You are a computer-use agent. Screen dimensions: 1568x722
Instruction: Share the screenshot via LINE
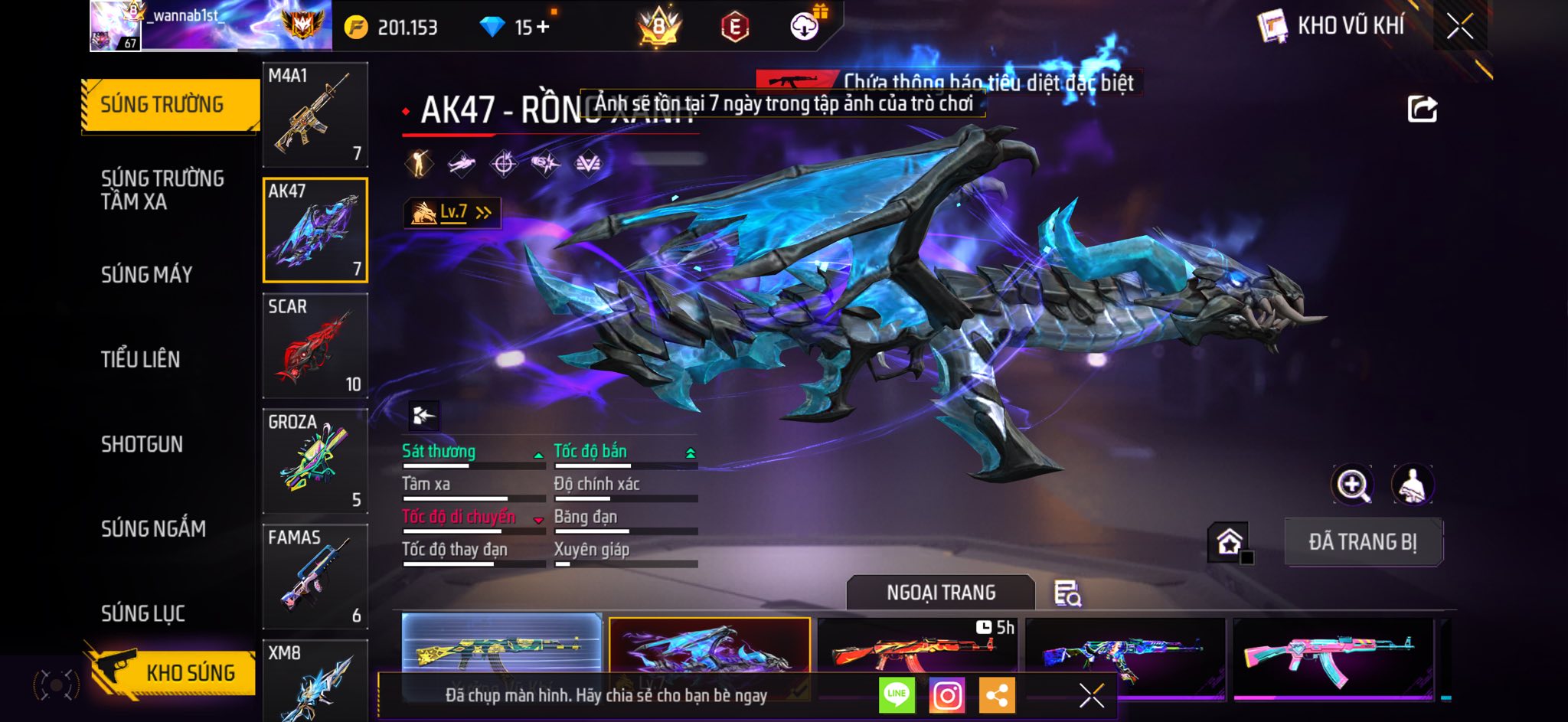coord(897,695)
